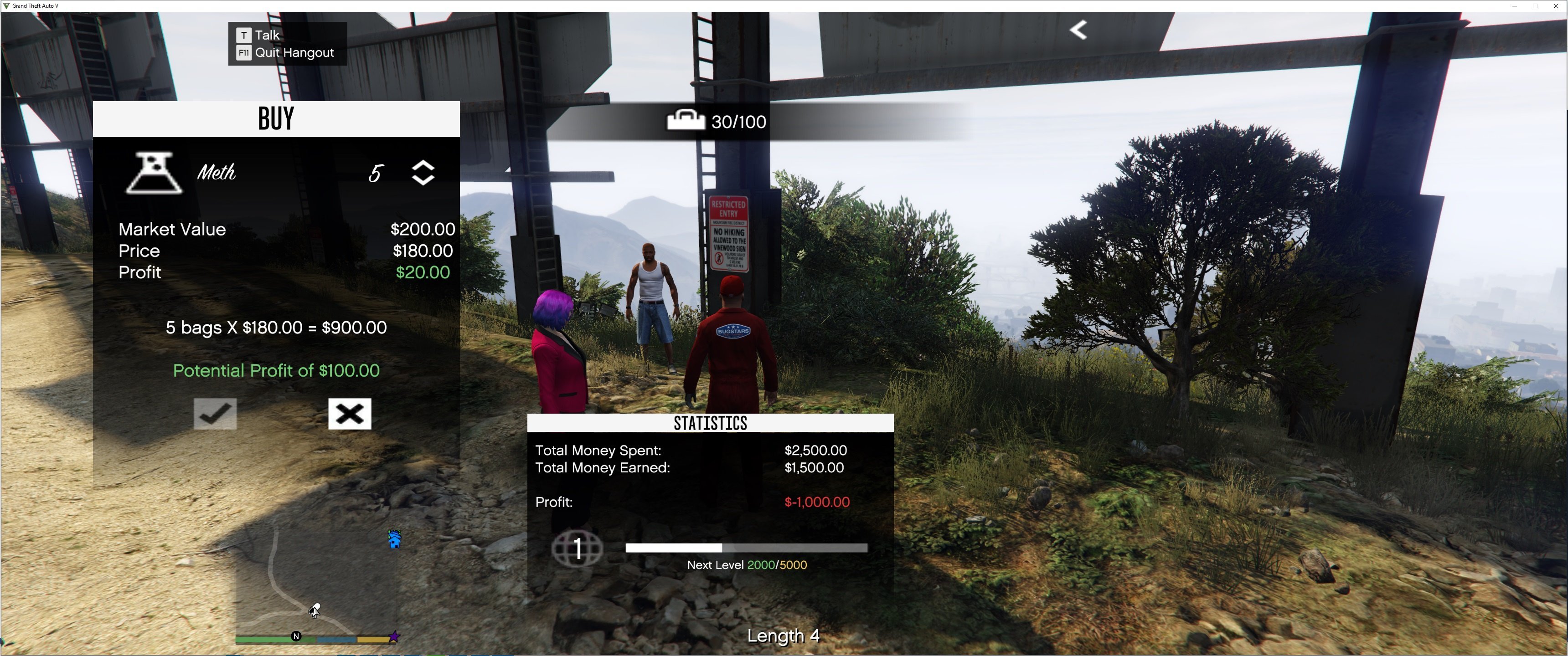The width and height of the screenshot is (1568, 656).
Task: Minimize the game window
Action: click(1514, 6)
